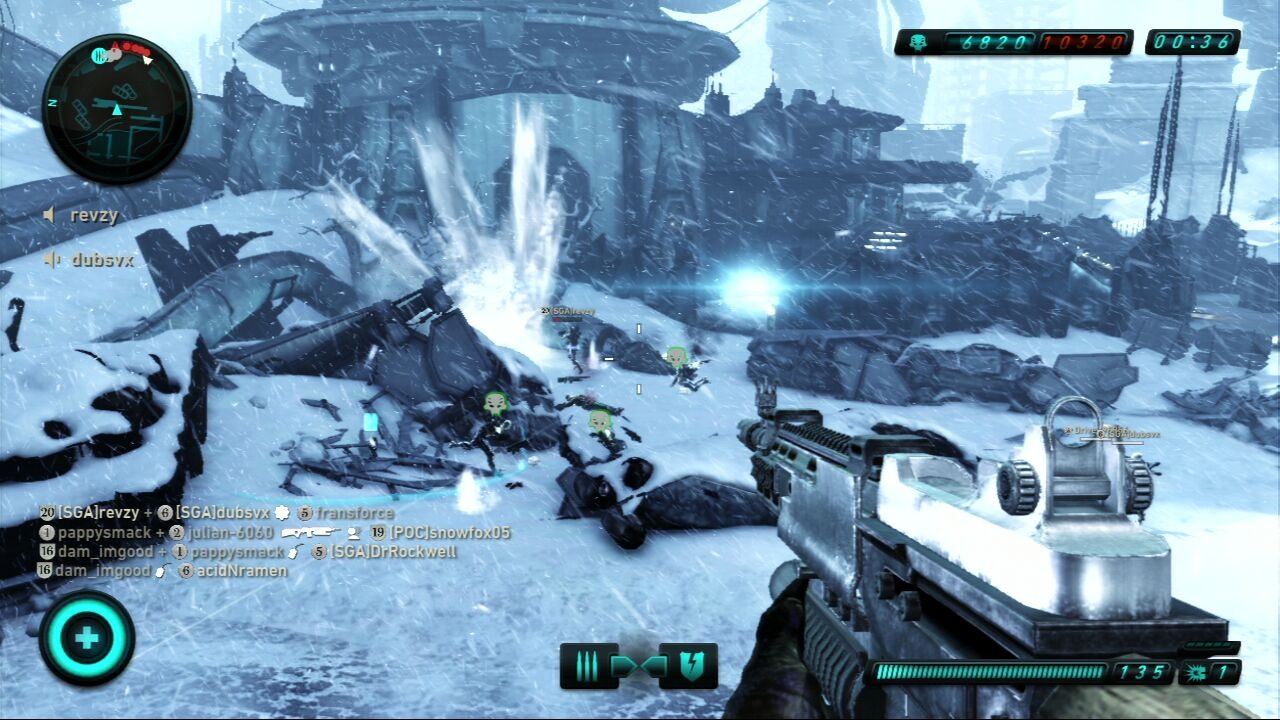Image resolution: width=1280 pixels, height=720 pixels.
Task: Click the lightning shield icon
Action: point(692,667)
